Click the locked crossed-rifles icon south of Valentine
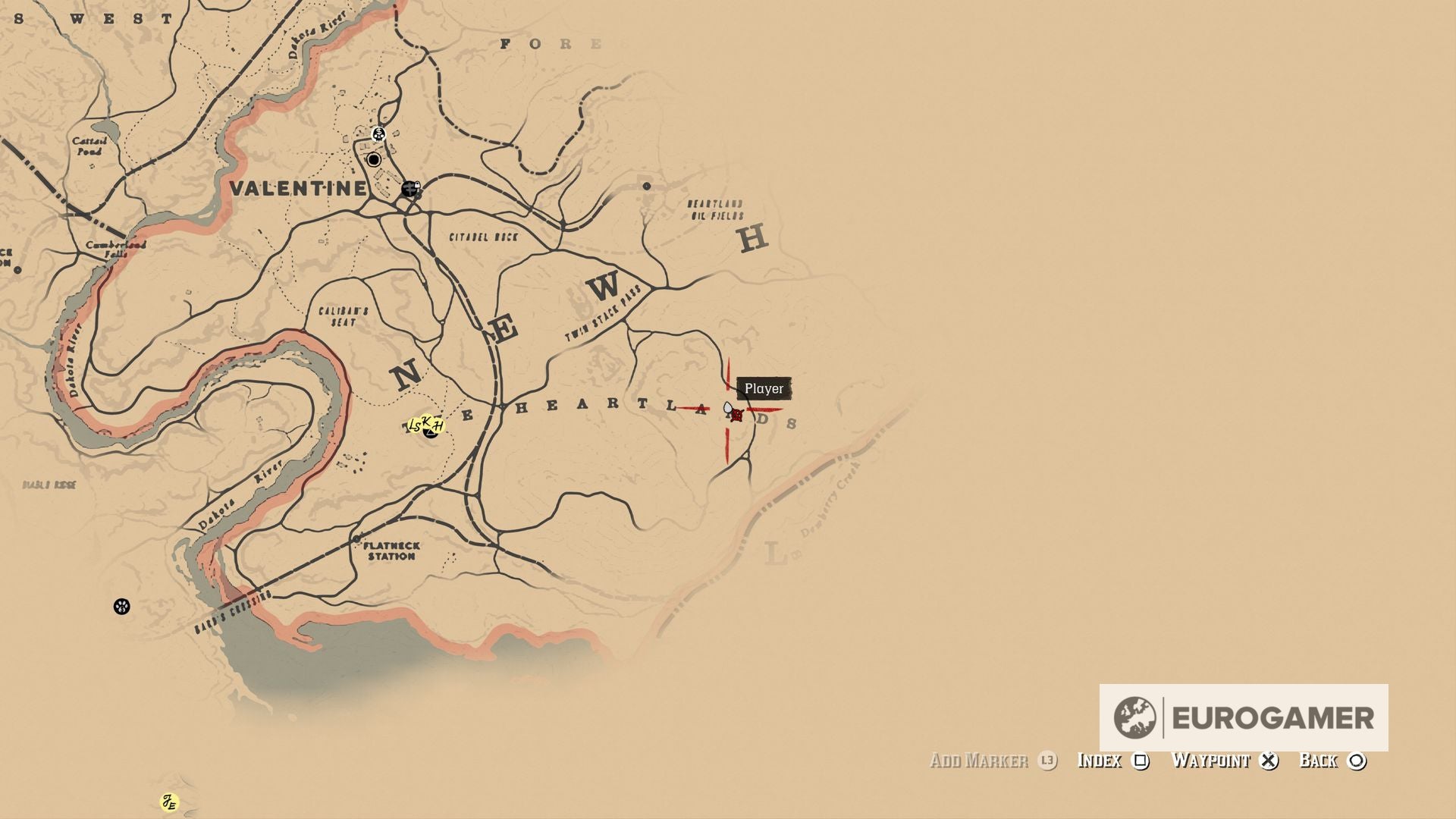Image resolution: width=1456 pixels, height=819 pixels. (410, 189)
